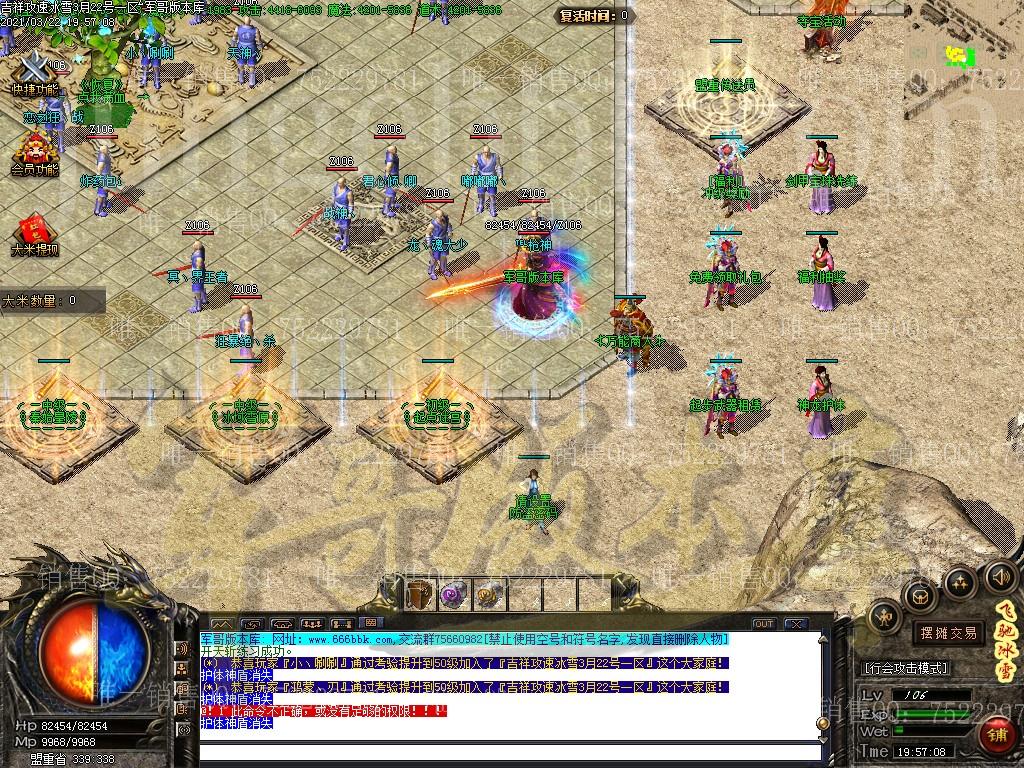The height and width of the screenshot is (768, 1024).
Task: Toggle sound with the speaker icon
Action: [x=1000, y=576]
